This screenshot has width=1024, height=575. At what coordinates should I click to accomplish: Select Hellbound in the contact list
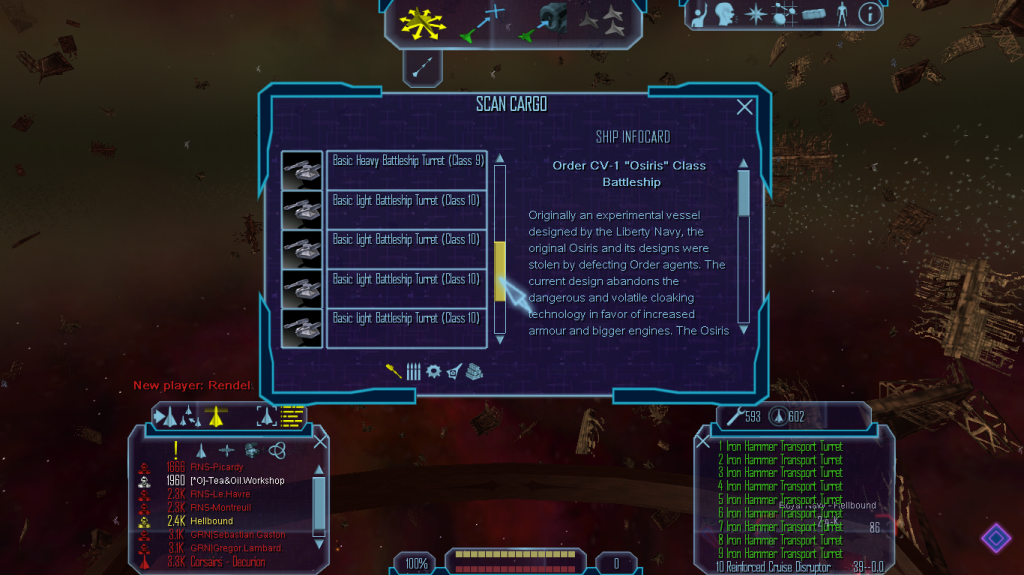(x=211, y=521)
